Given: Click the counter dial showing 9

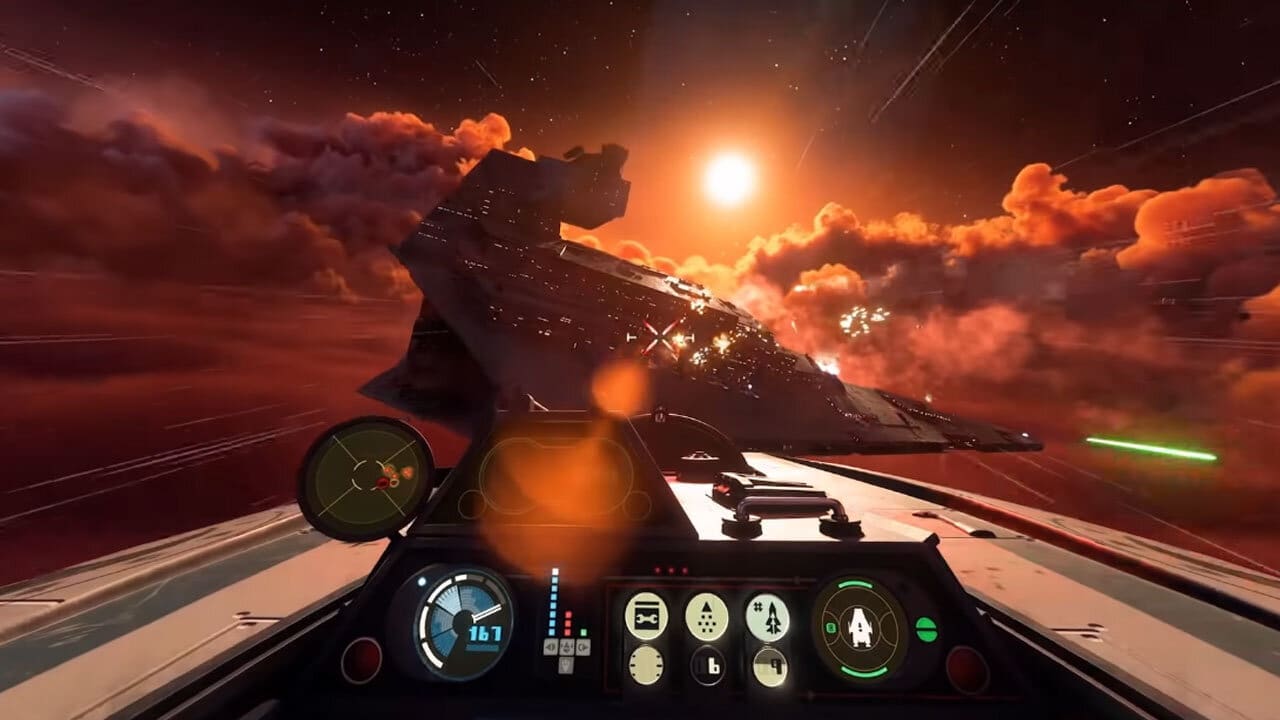Looking at the screenshot, I should pos(768,664).
